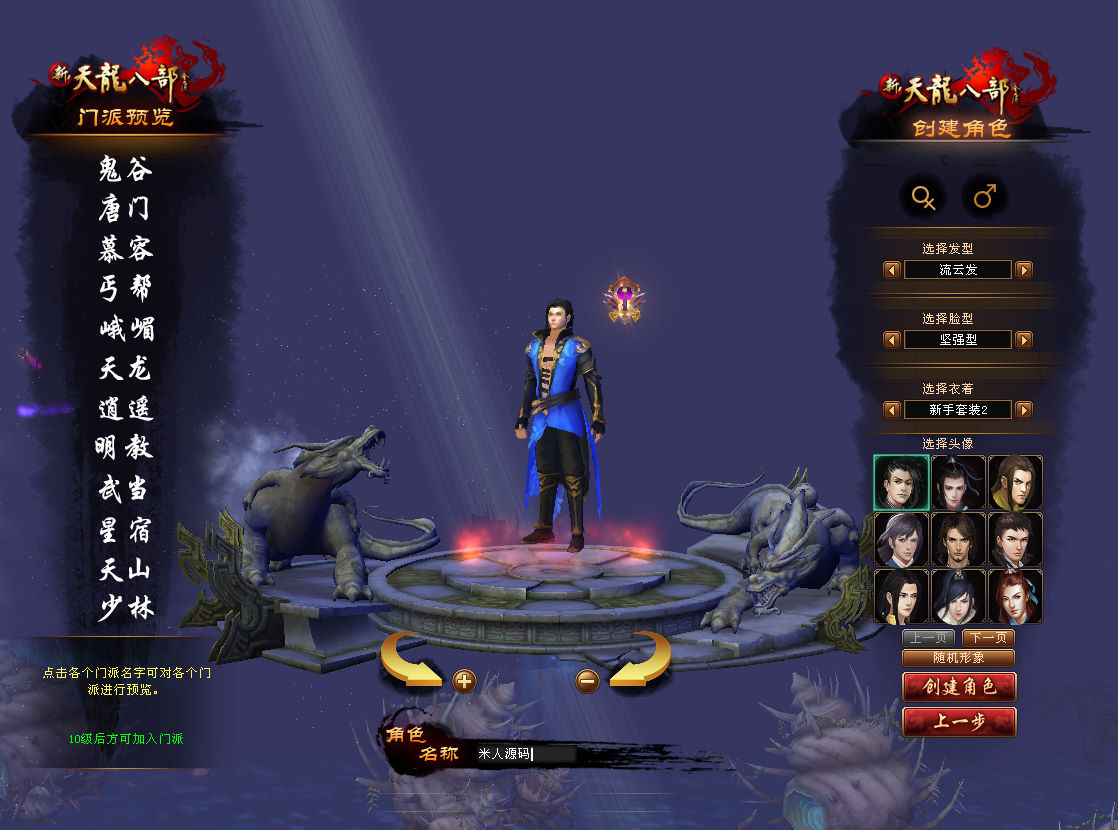Select the red-haired character portrait
This screenshot has width=1118, height=830.
pyautogui.click(x=1015, y=596)
